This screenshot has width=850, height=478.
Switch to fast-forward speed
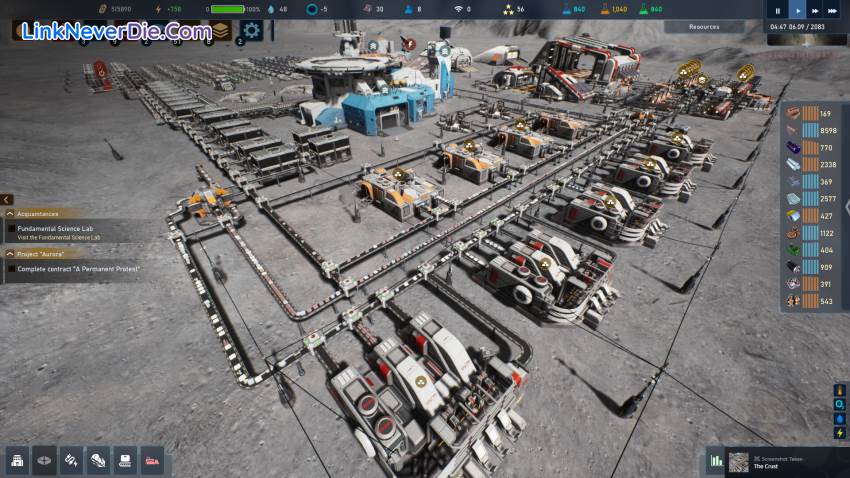click(x=817, y=10)
